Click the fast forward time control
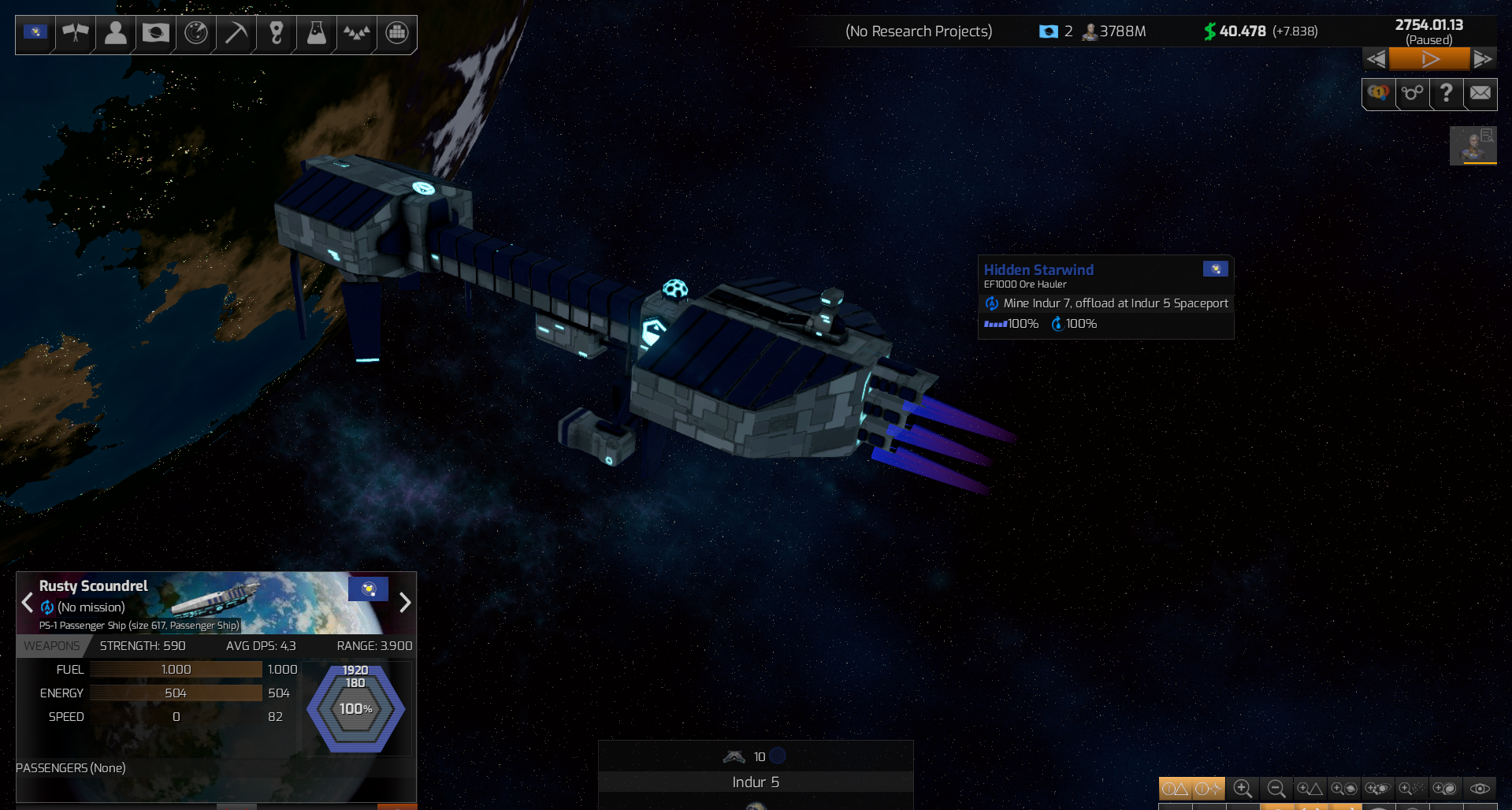This screenshot has width=1512, height=810. [1484, 58]
